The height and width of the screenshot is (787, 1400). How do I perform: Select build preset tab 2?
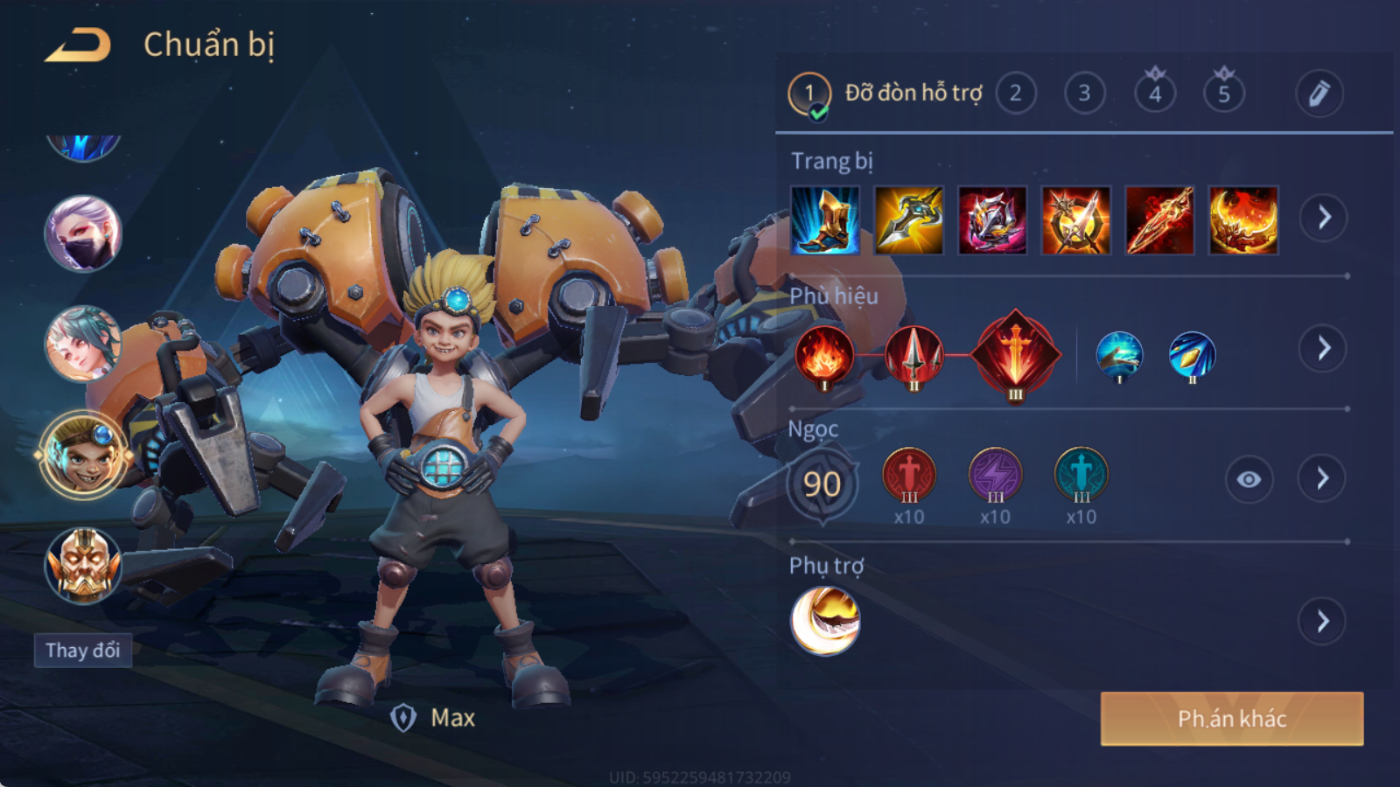(x=1015, y=94)
